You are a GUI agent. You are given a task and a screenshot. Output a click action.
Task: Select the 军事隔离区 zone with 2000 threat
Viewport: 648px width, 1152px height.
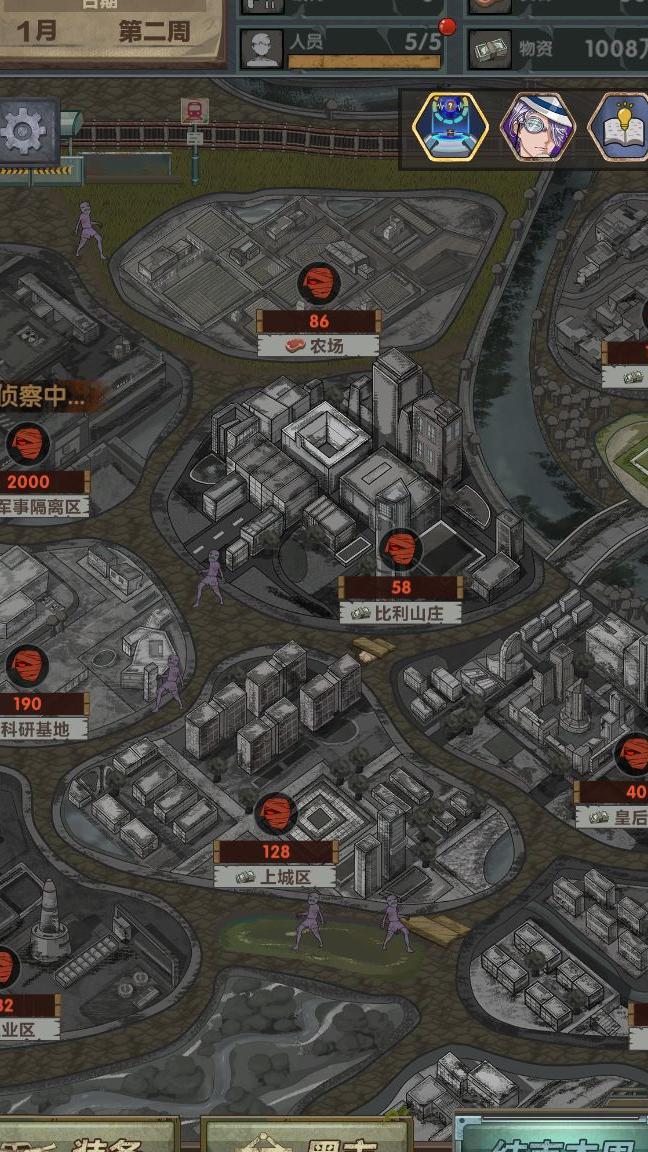[28, 445]
